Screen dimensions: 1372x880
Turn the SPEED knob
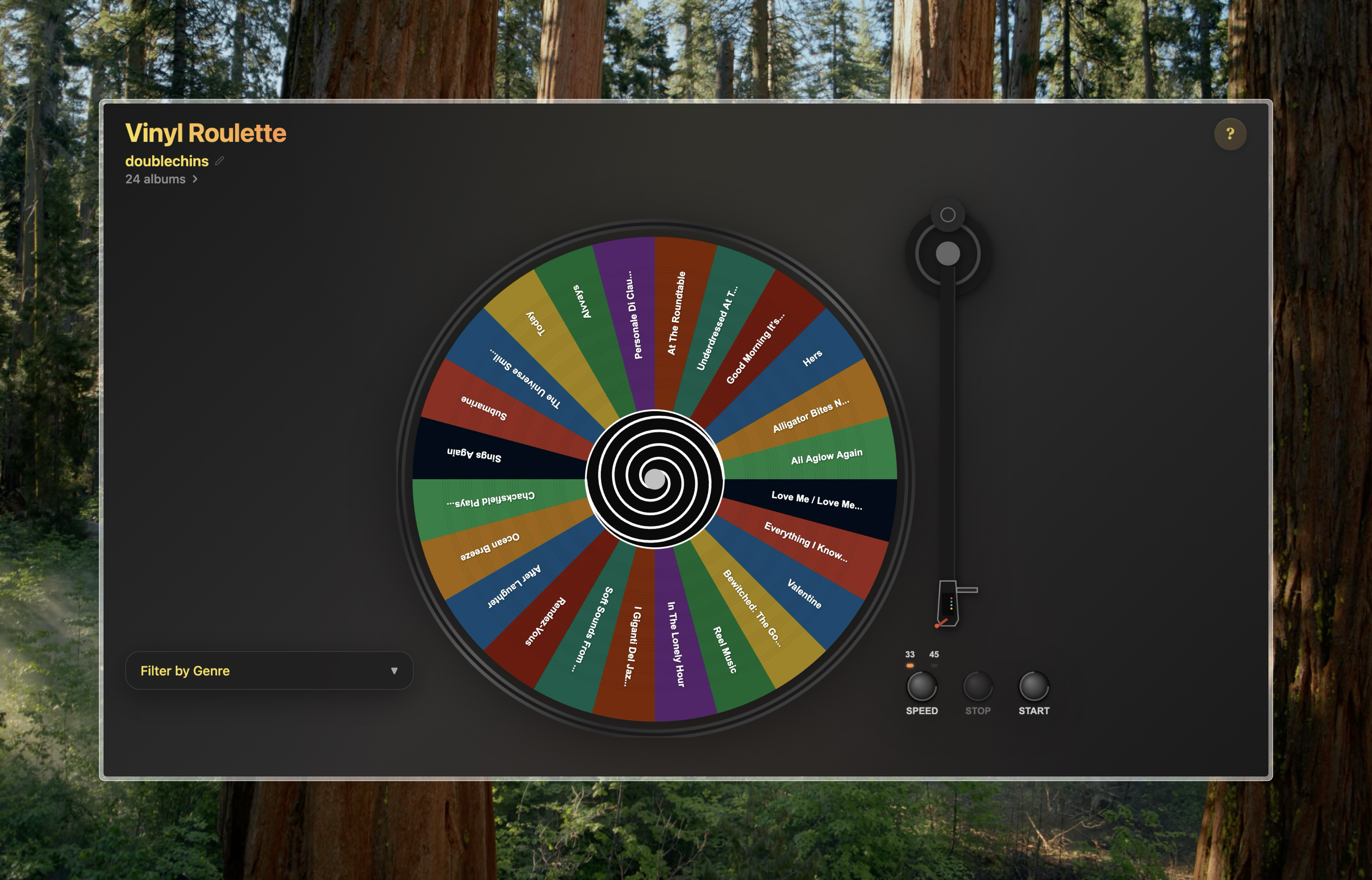pyautogui.click(x=921, y=686)
